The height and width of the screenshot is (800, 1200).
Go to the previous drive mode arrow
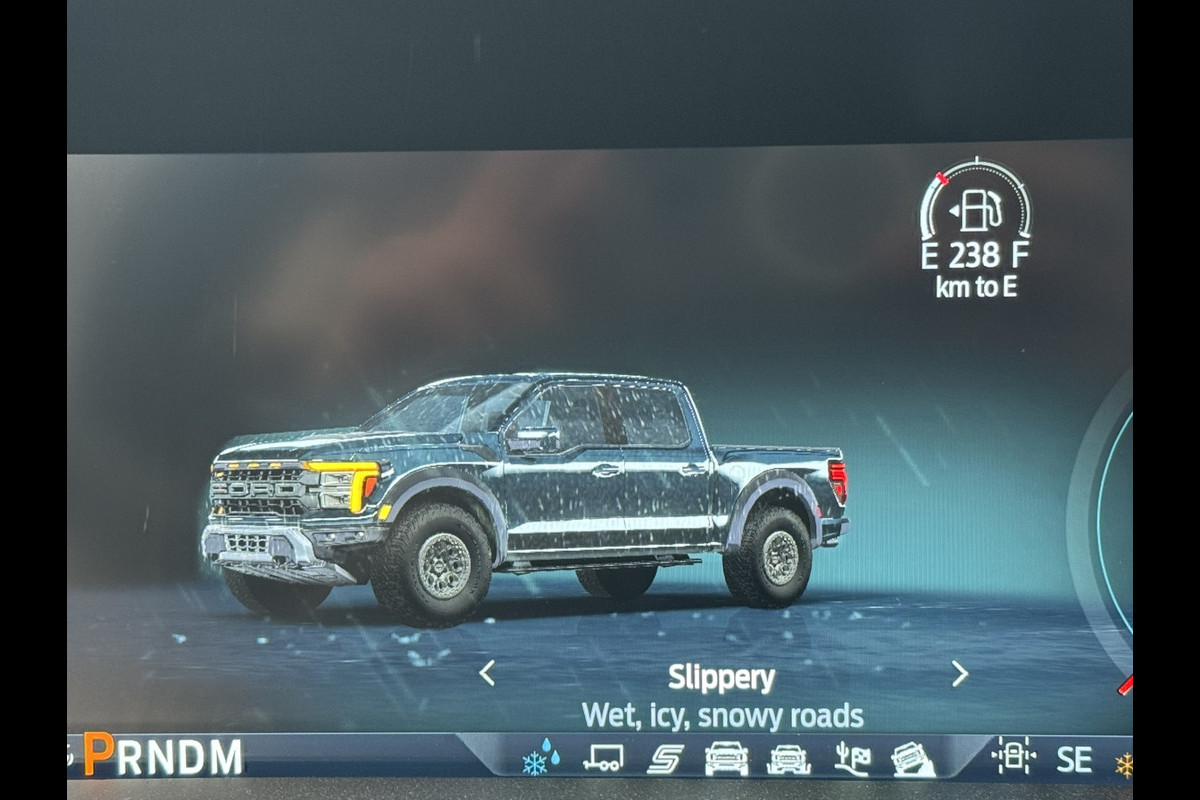click(487, 673)
